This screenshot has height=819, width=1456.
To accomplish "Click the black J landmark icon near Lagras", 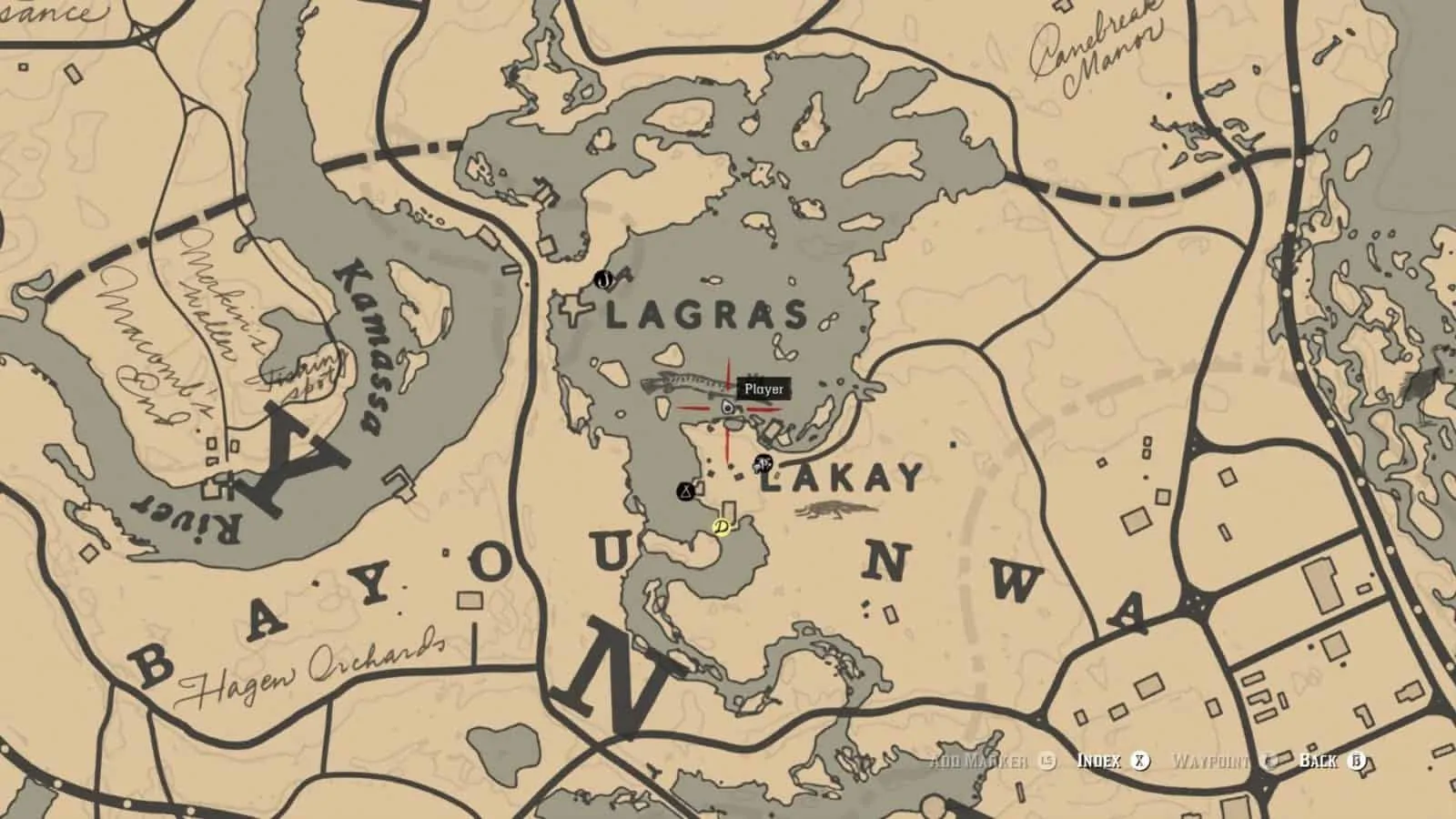I will (603, 280).
